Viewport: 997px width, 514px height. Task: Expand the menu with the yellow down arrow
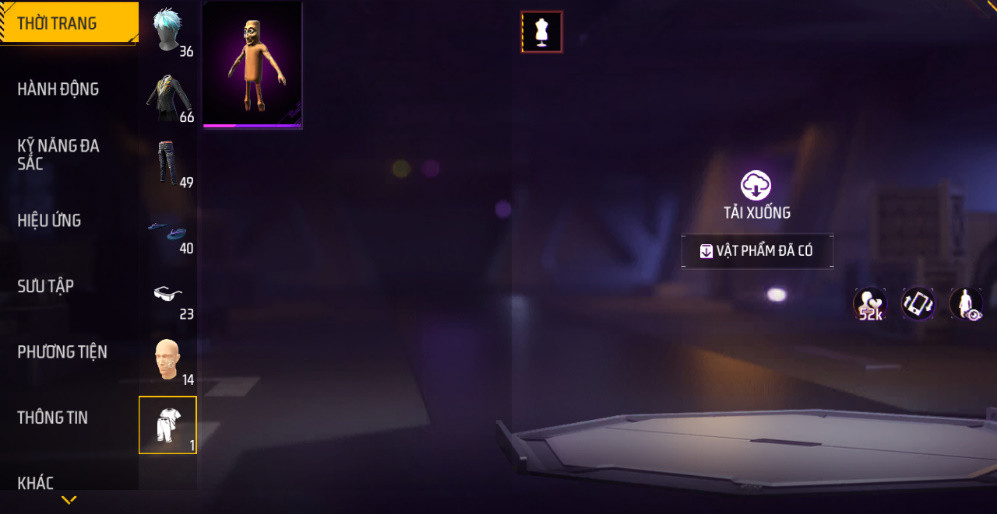tap(69, 500)
